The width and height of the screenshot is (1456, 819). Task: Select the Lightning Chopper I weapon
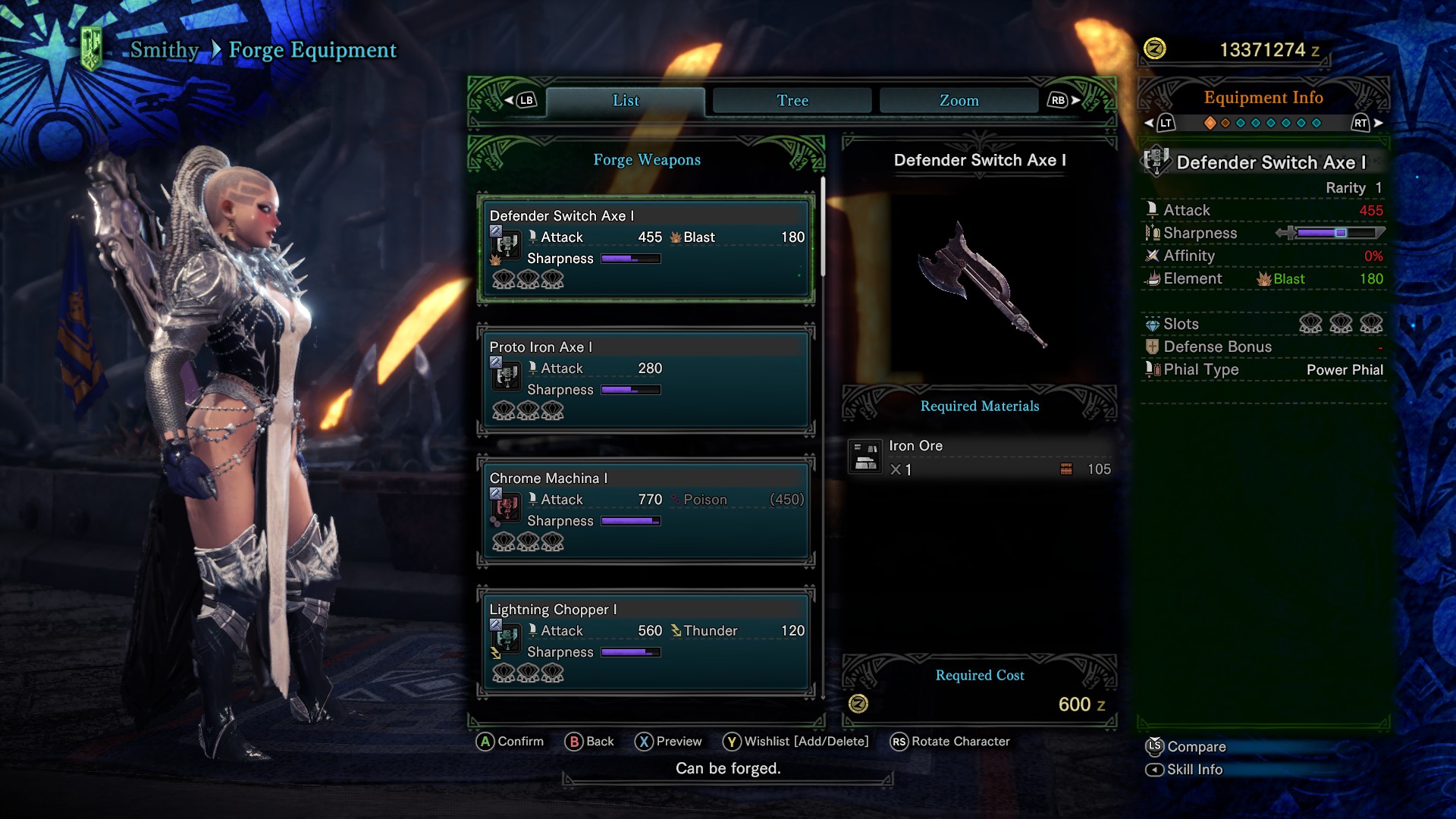coord(646,642)
